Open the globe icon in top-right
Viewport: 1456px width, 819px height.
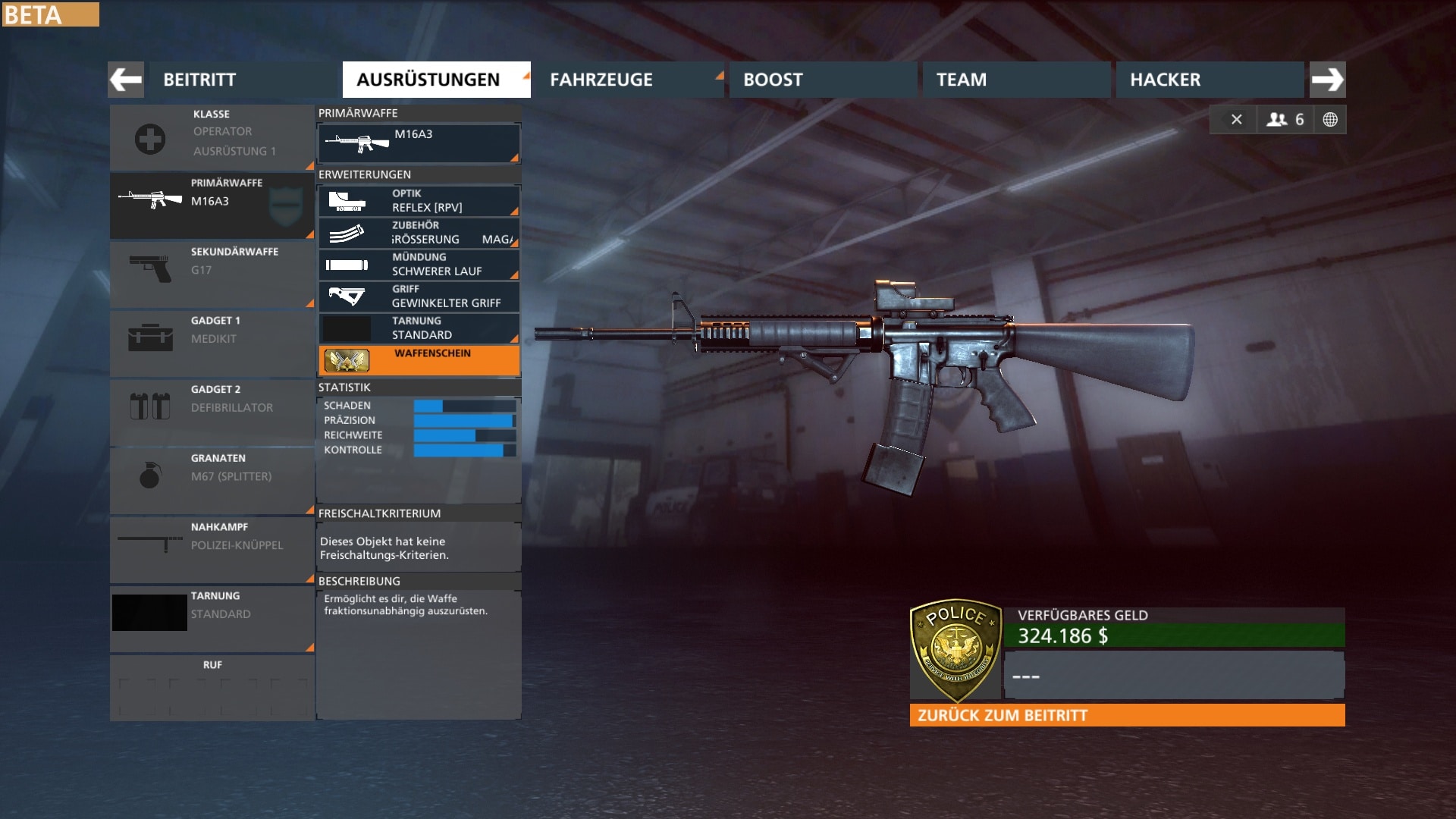pyautogui.click(x=1330, y=120)
